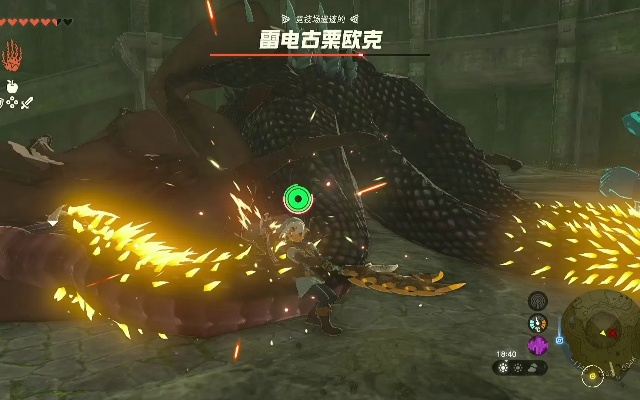Click the purple noise level indicator

tap(538, 346)
